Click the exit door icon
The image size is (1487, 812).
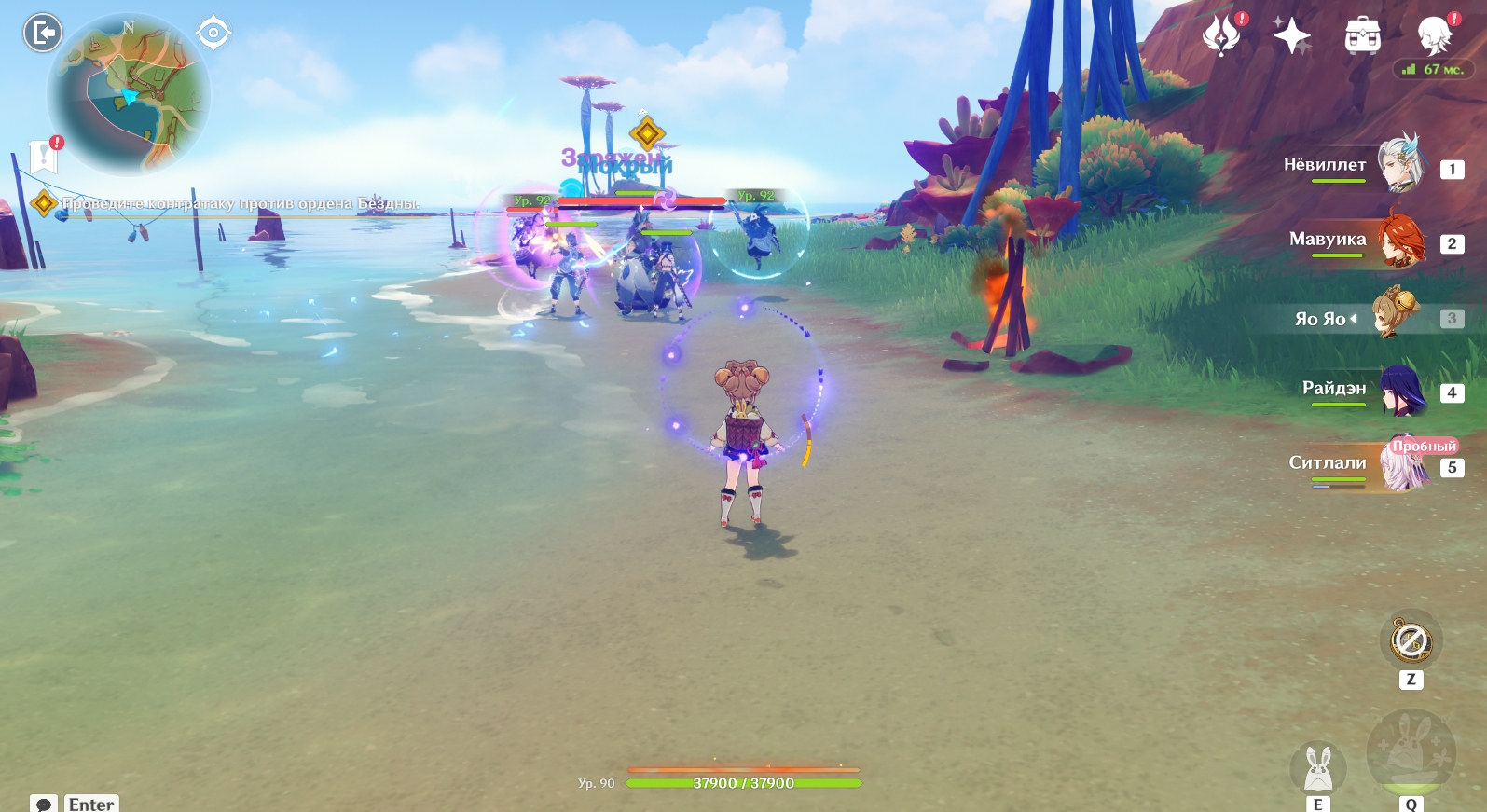coord(42,34)
